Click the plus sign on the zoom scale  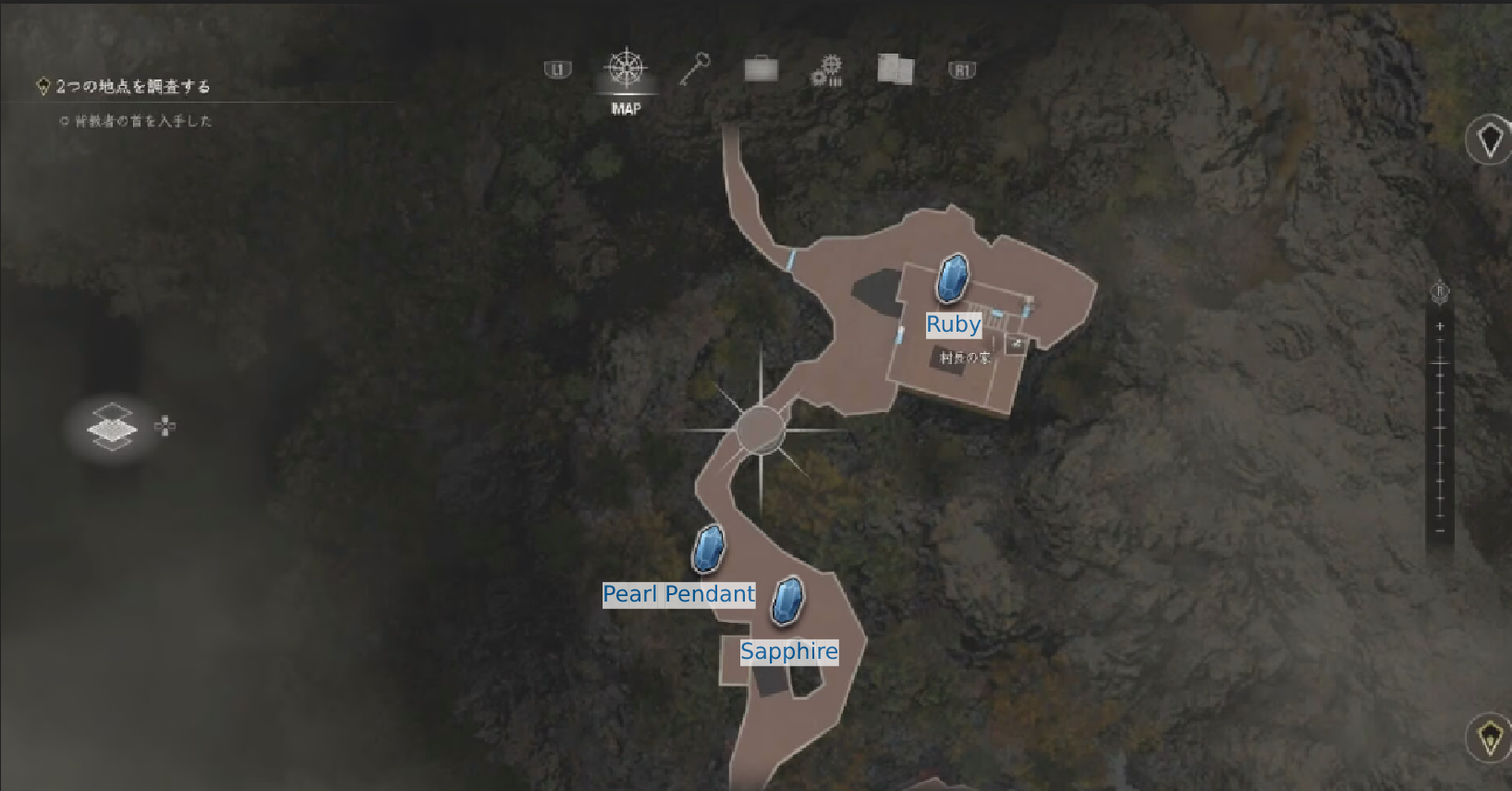tap(1439, 325)
